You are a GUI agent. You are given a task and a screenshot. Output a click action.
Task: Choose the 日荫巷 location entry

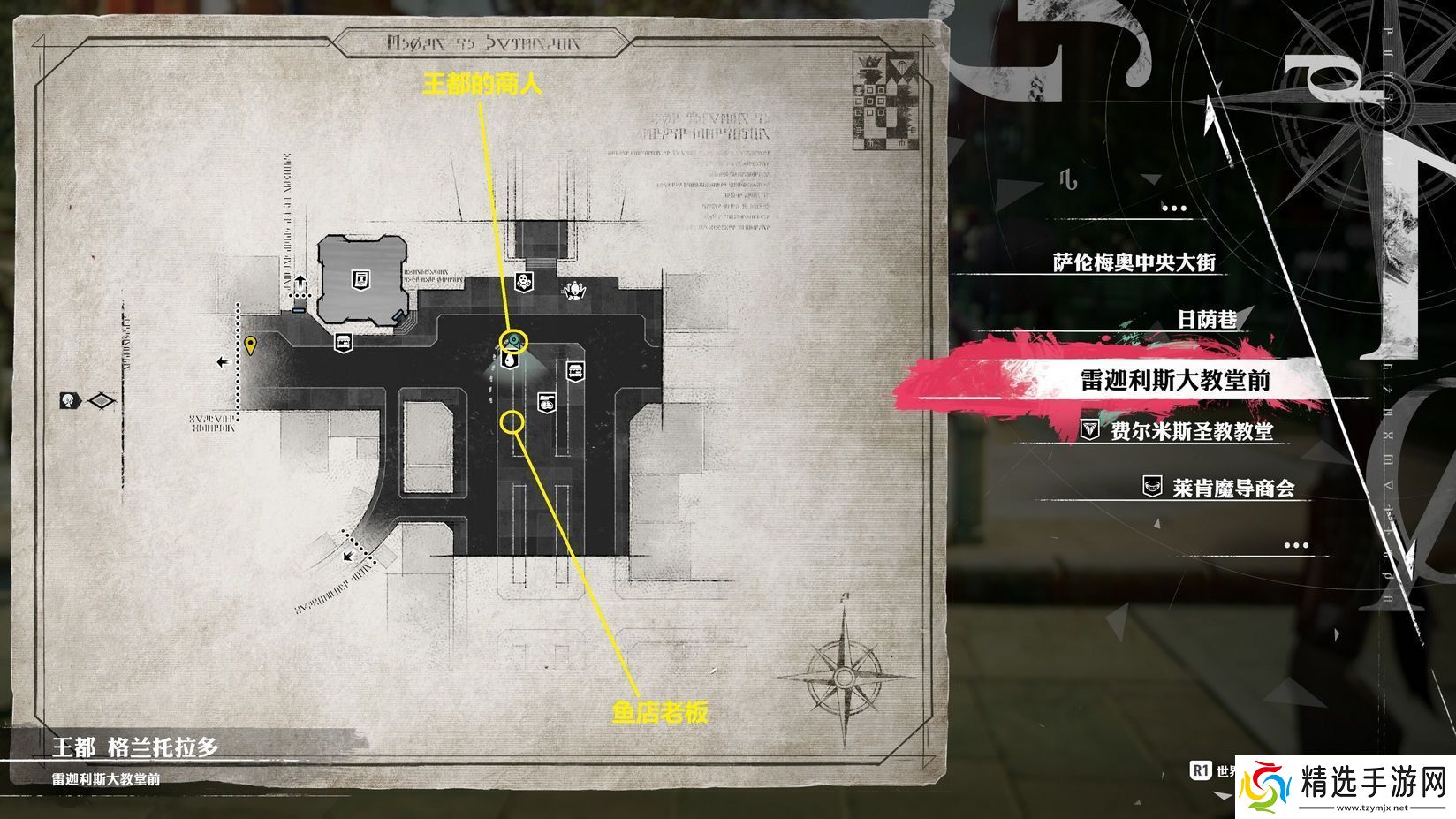point(1207,319)
